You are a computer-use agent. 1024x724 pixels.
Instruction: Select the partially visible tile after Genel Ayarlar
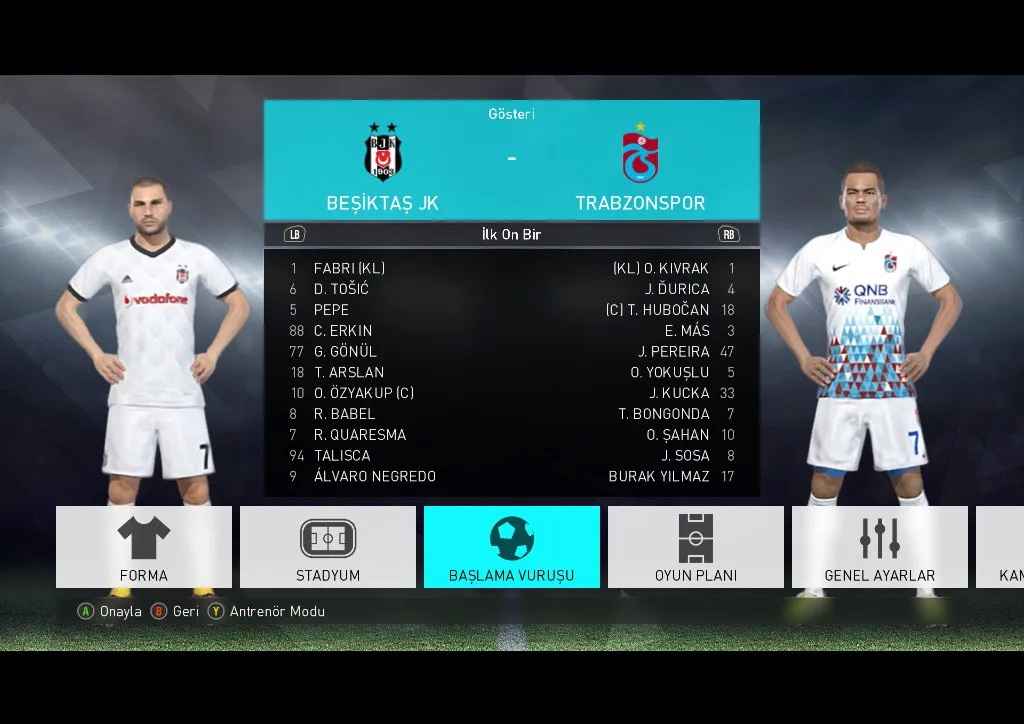click(x=1001, y=546)
